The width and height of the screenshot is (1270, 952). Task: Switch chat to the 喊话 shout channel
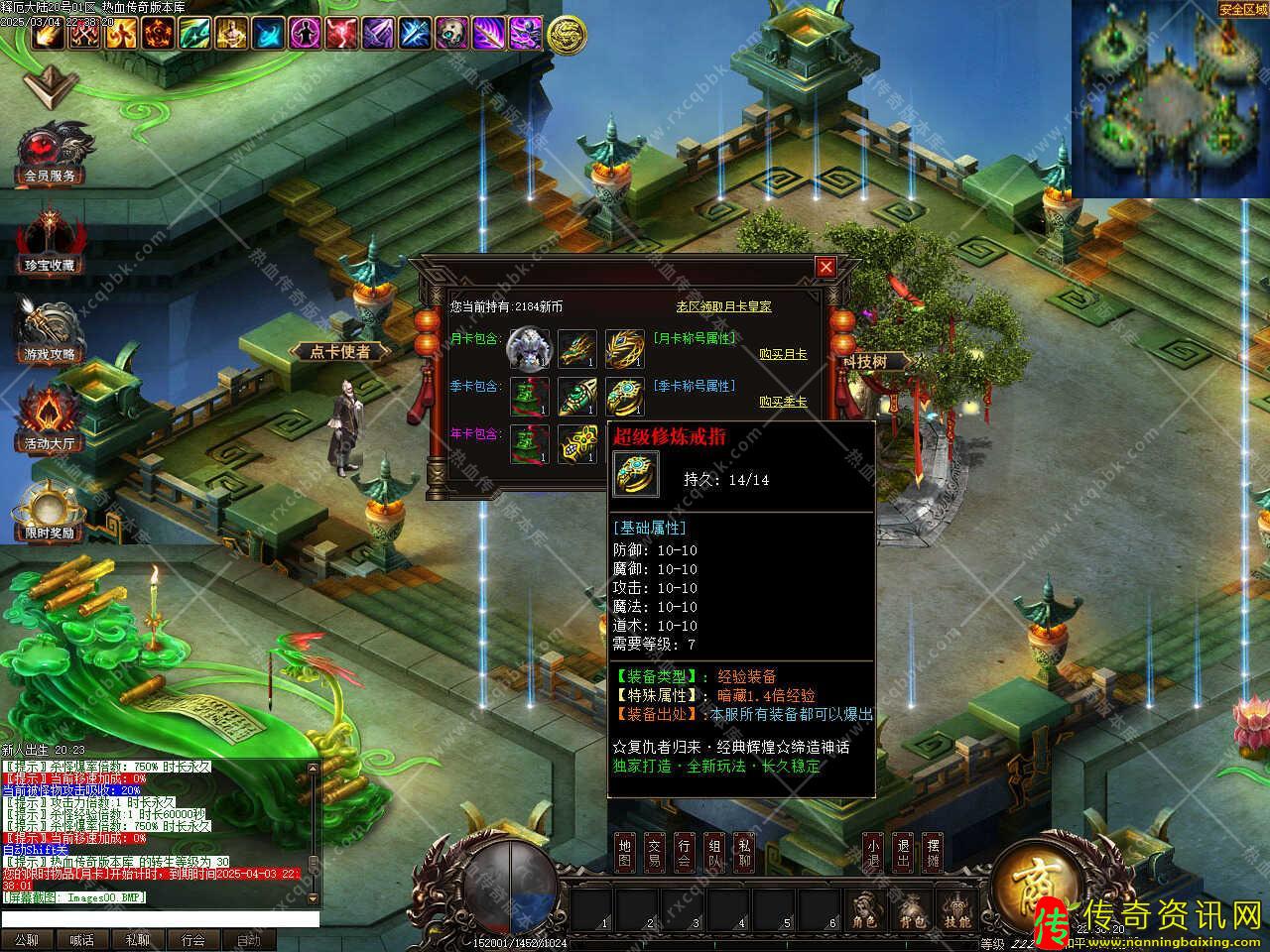82,940
